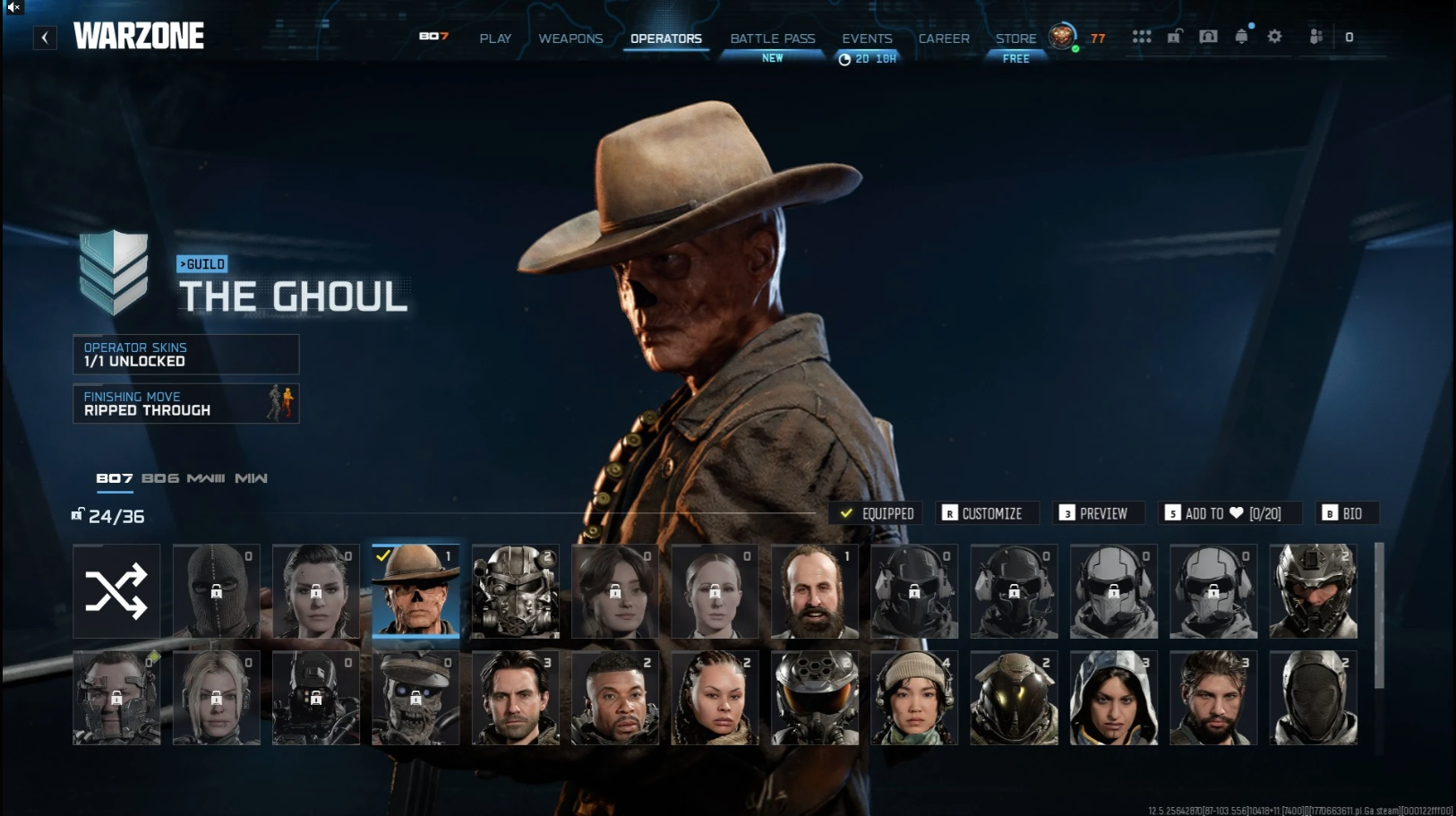The height and width of the screenshot is (816, 1456).
Task: Go back using the top-left arrow
Action: (x=45, y=38)
